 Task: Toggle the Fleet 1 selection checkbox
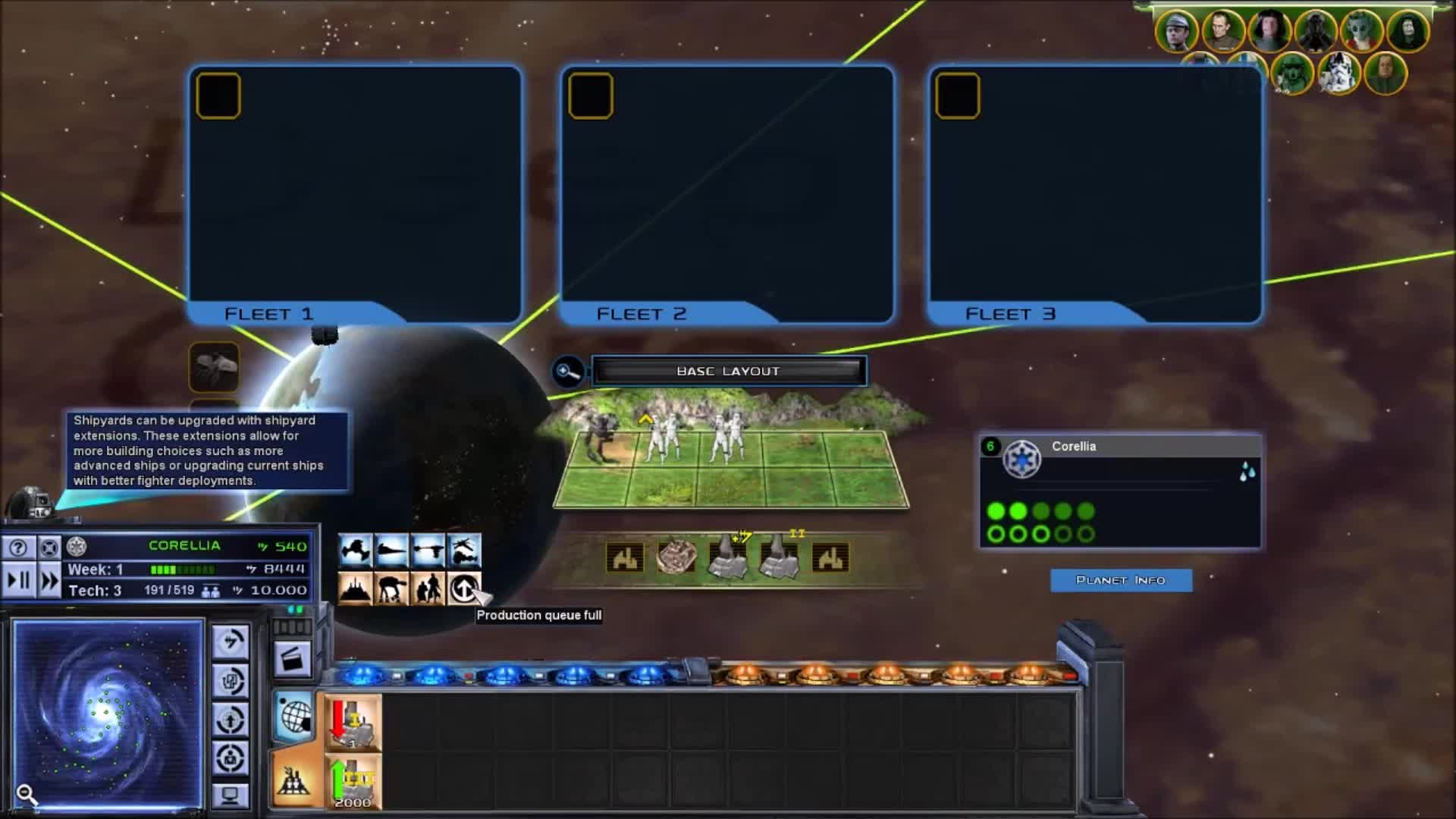tap(218, 94)
